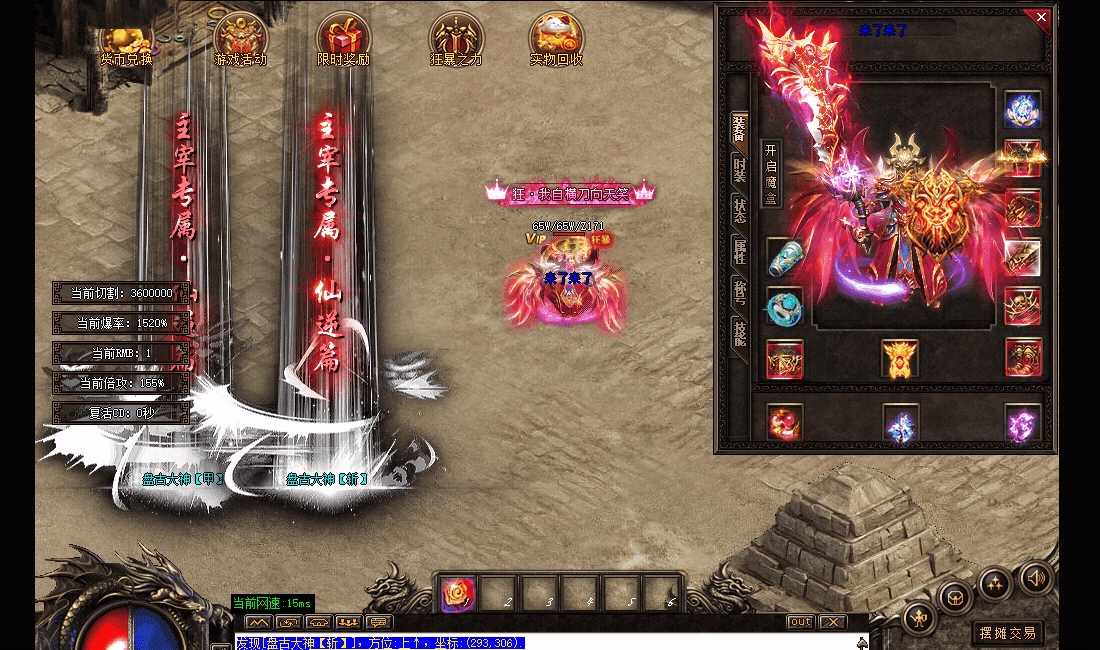Click the 开启魔盒 open magic box button
Viewport: 1100px width, 650px height.
tap(771, 173)
